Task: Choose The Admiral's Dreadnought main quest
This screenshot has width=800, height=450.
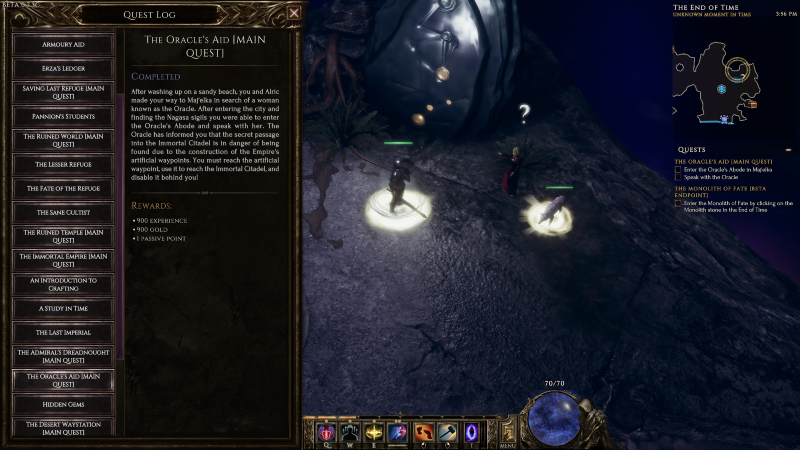Action: [62, 355]
